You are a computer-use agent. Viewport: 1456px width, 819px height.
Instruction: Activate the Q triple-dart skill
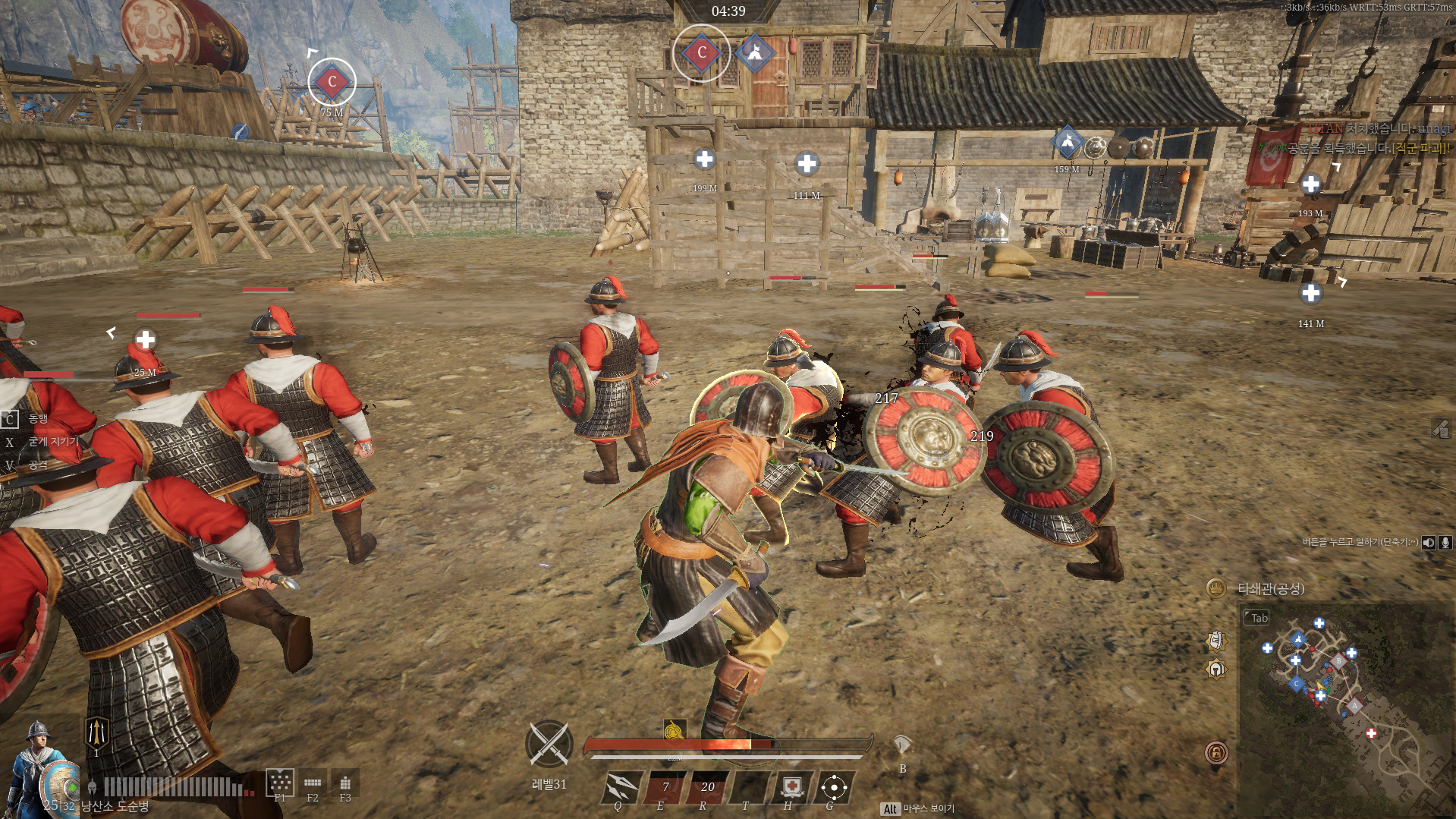(622, 786)
